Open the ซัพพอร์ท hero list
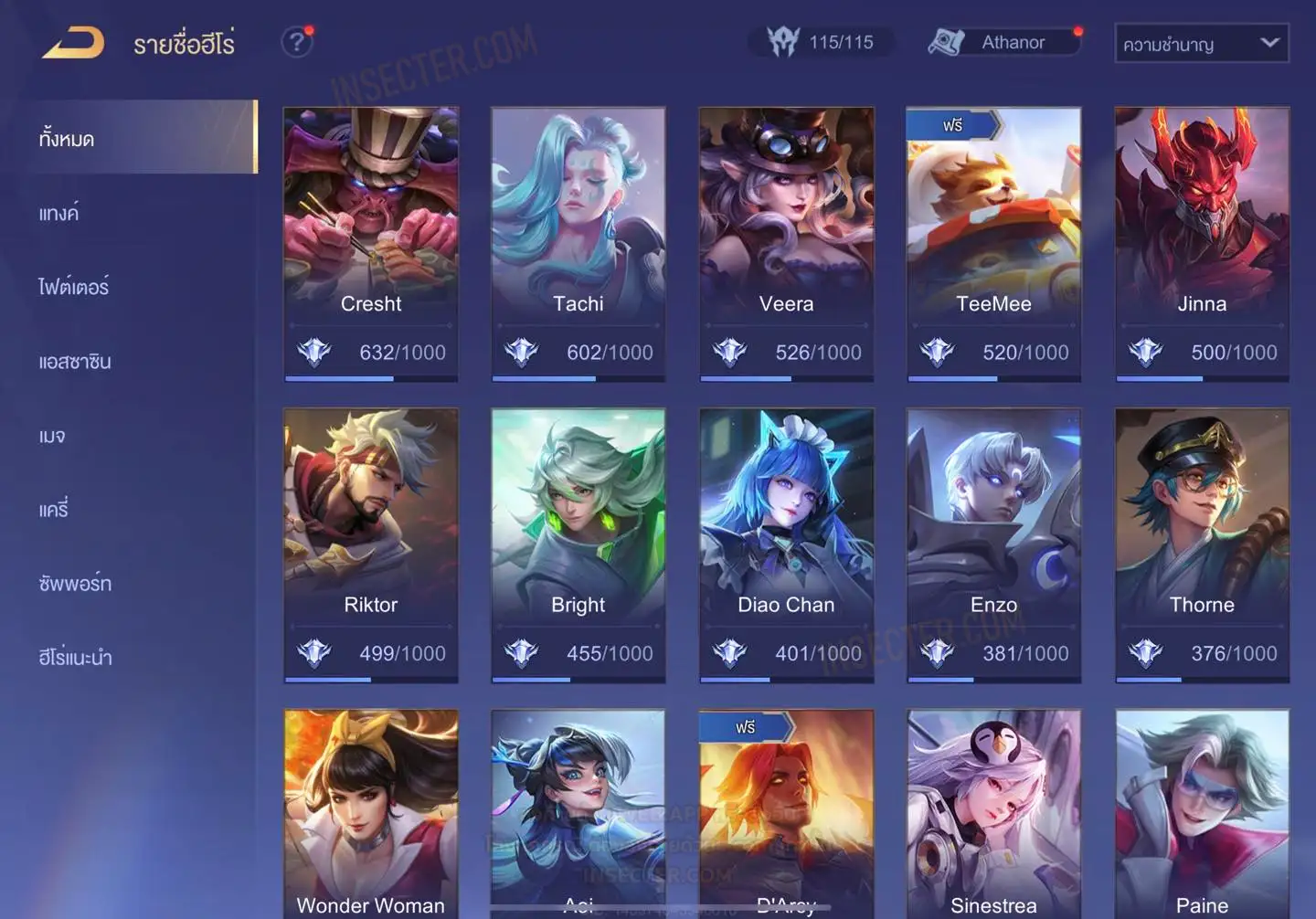 click(x=75, y=584)
